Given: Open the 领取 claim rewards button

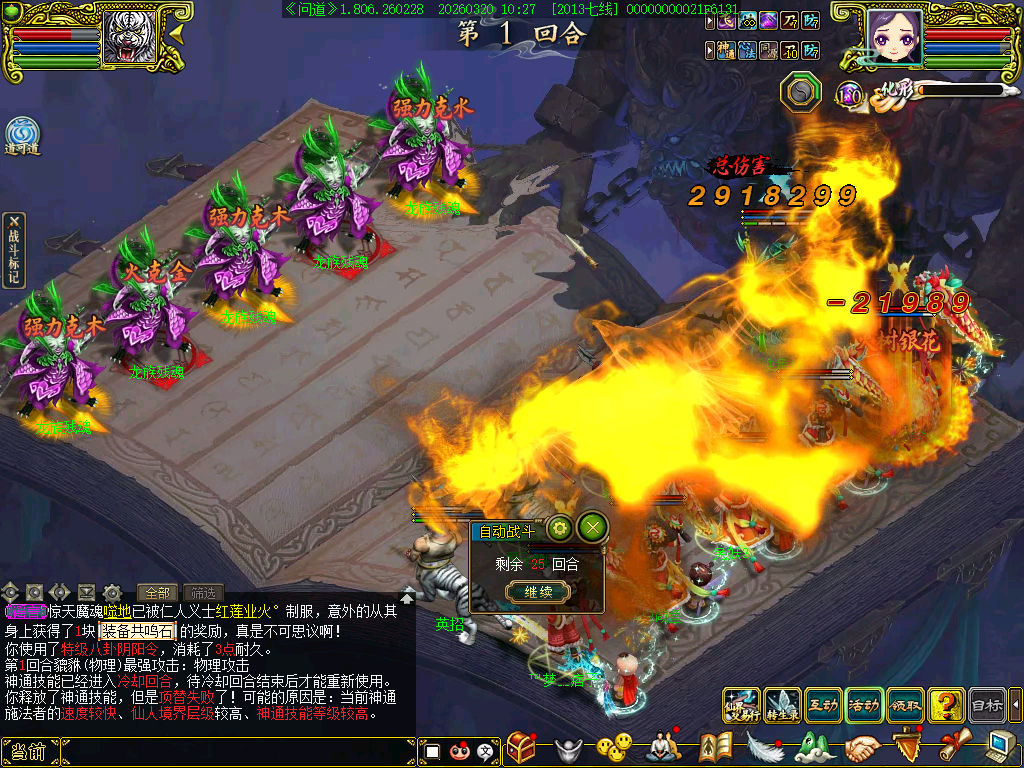Looking at the screenshot, I should [904, 705].
